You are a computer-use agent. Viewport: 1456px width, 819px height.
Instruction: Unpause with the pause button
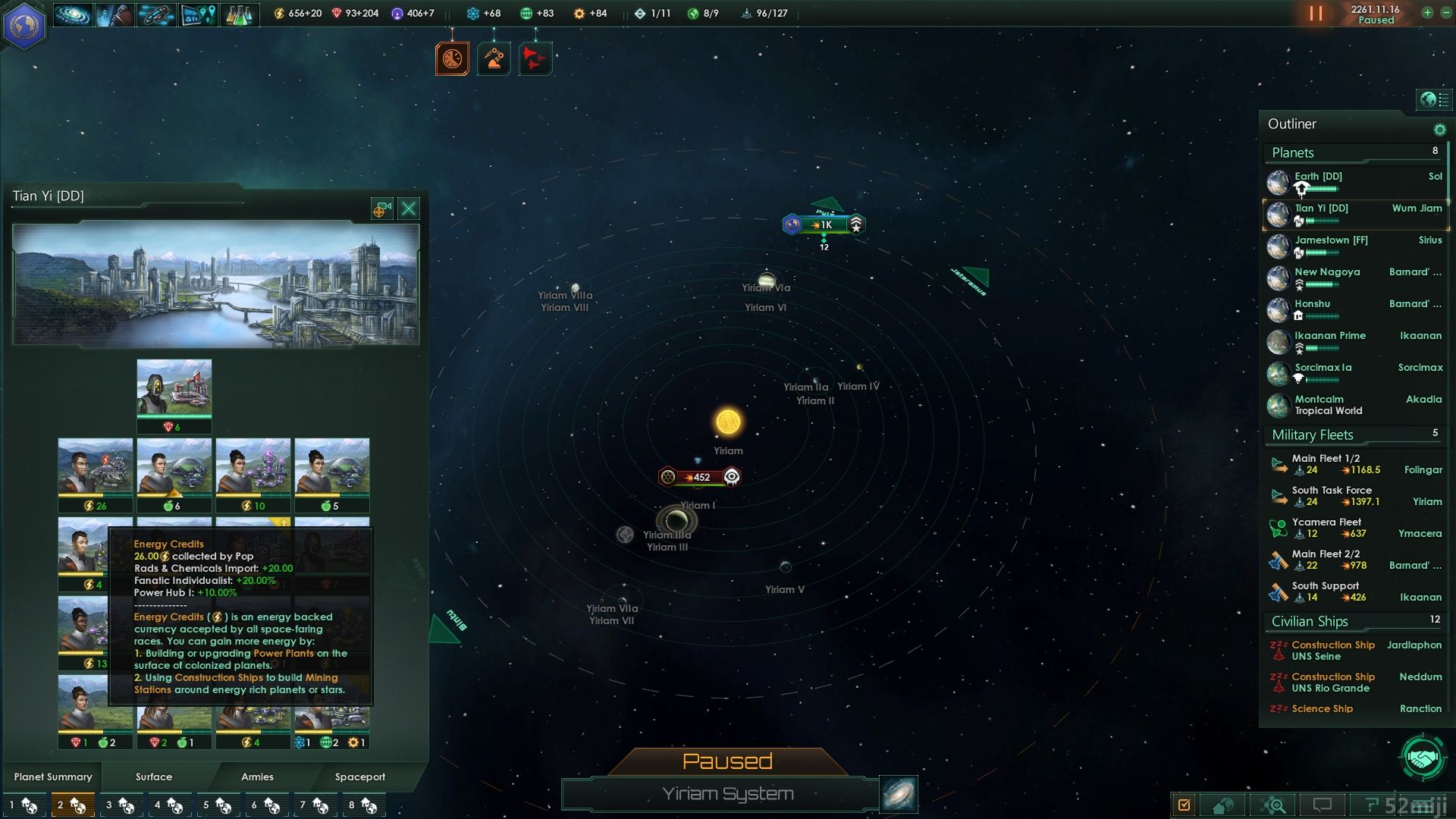1316,14
